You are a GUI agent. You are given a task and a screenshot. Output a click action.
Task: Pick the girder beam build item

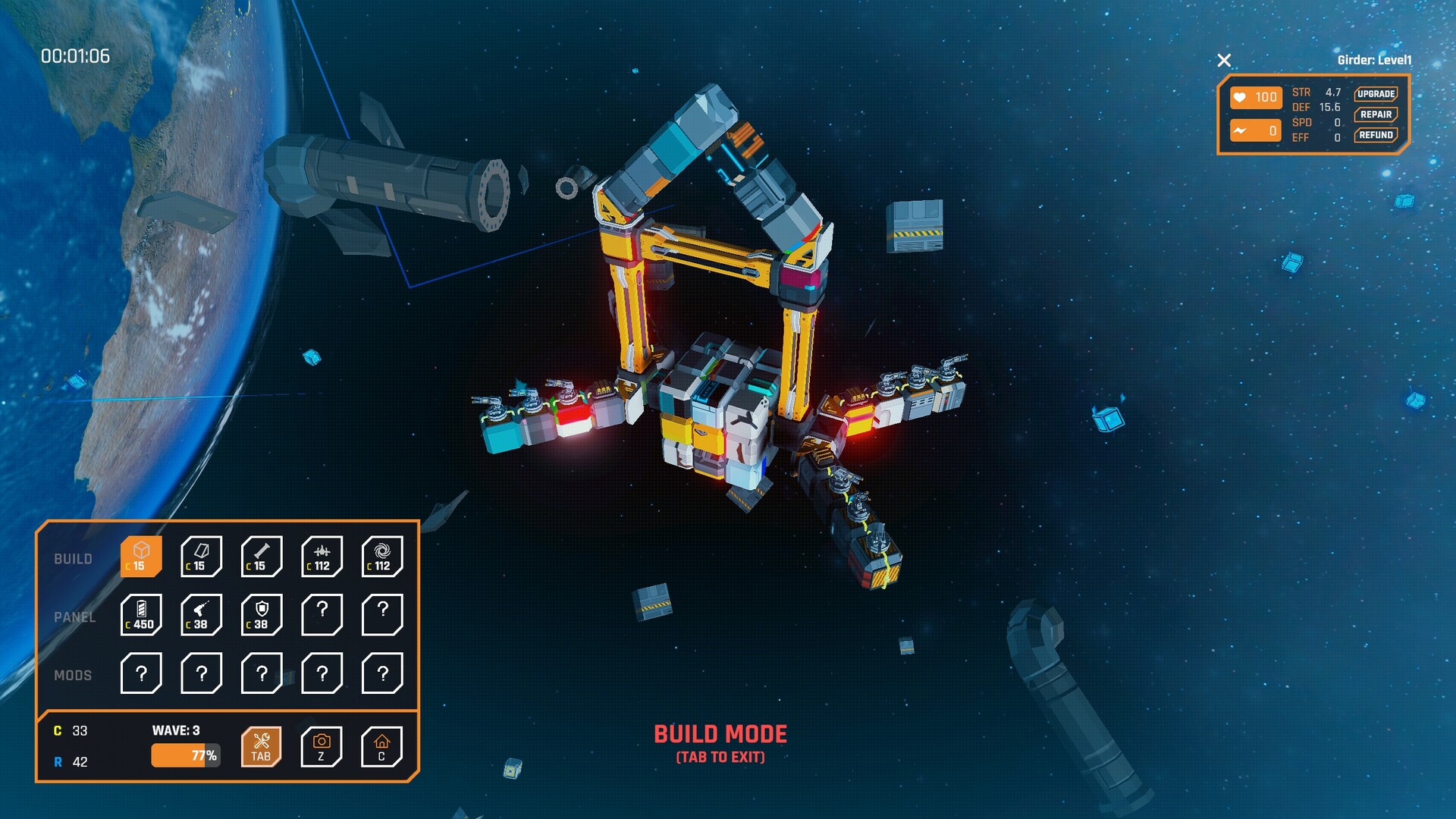pos(262,557)
